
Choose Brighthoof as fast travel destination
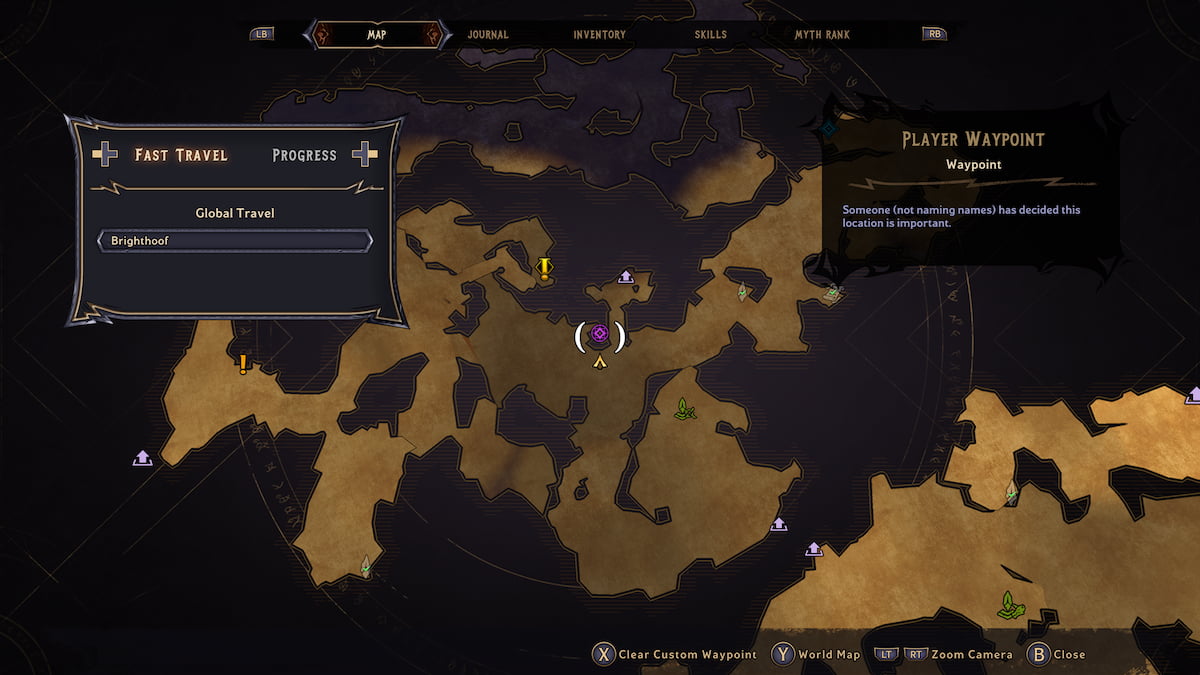click(x=235, y=241)
